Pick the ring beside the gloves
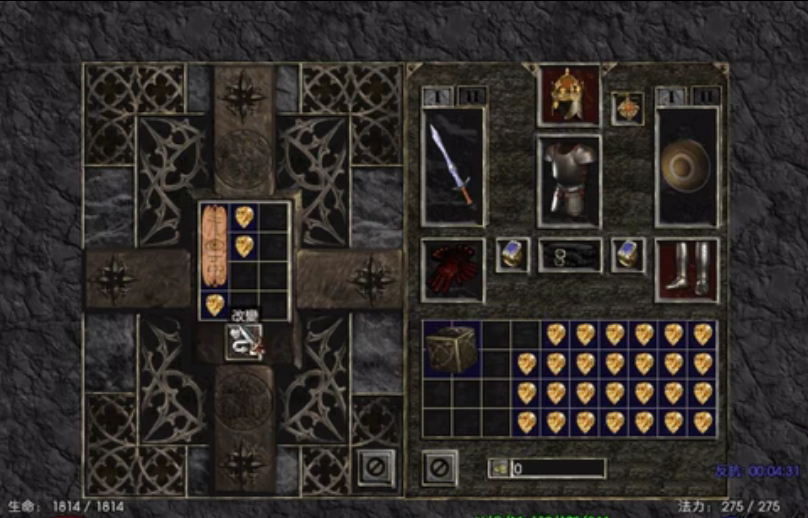Screen dimensions: 808x518 click(512, 255)
